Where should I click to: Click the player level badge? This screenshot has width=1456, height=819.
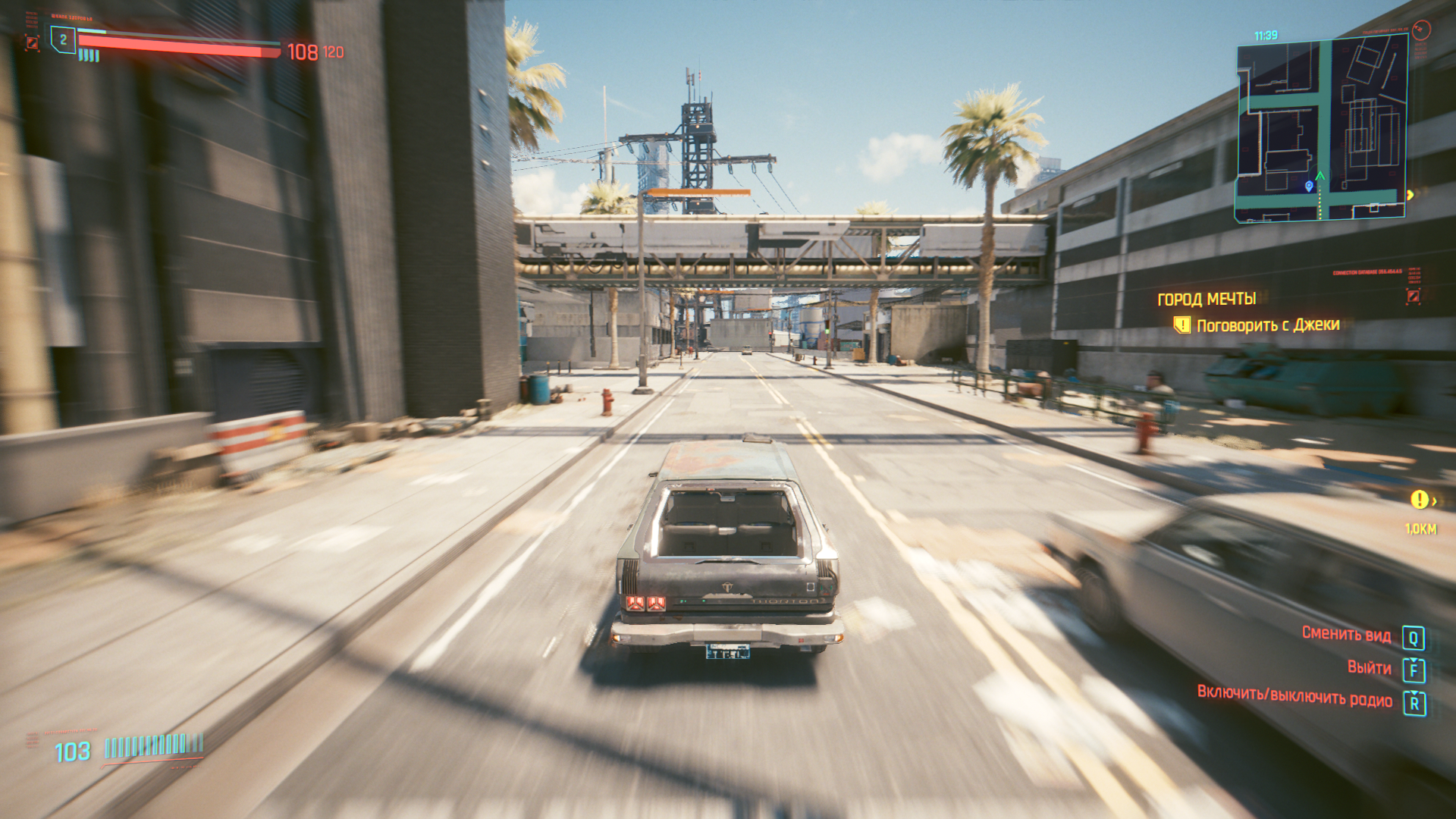click(63, 40)
